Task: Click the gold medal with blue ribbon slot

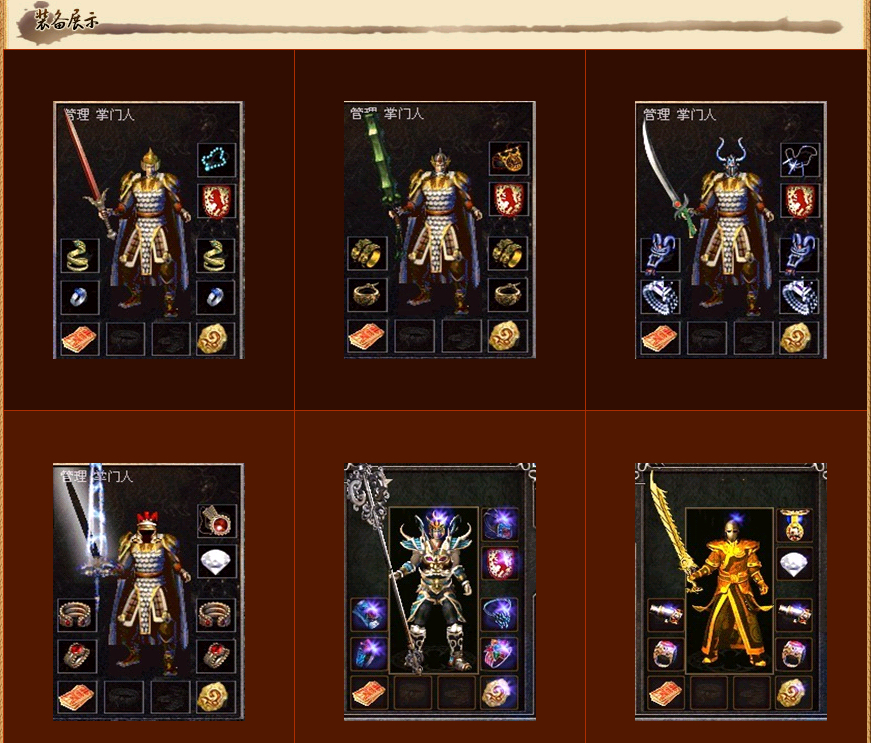Action: click(x=797, y=524)
